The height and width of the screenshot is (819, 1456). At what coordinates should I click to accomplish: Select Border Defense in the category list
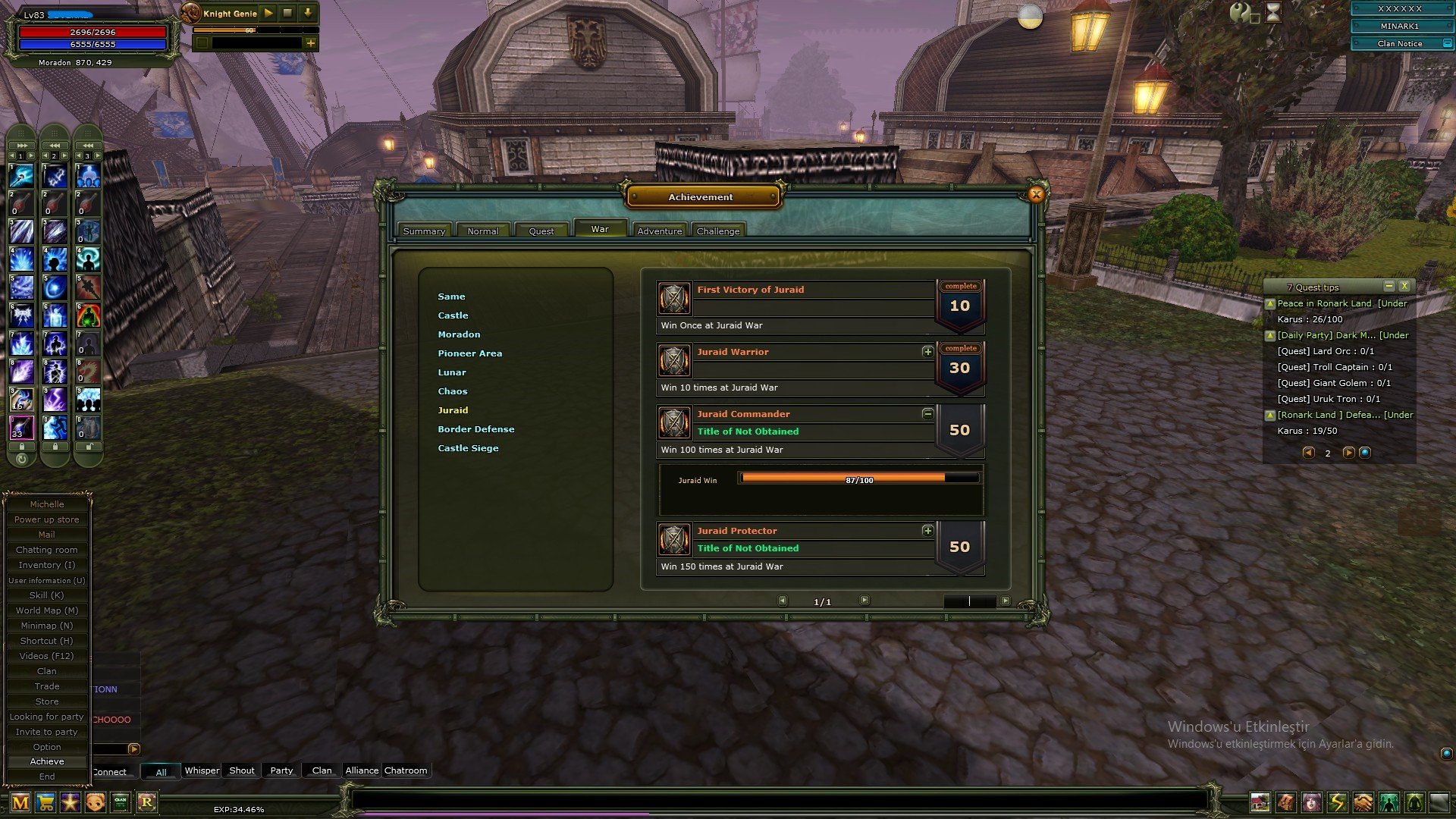(x=476, y=428)
